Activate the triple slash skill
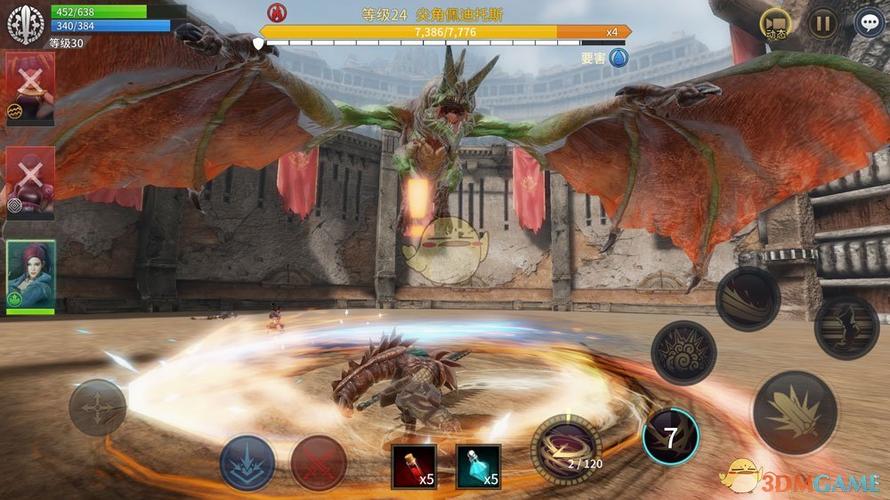 point(747,299)
